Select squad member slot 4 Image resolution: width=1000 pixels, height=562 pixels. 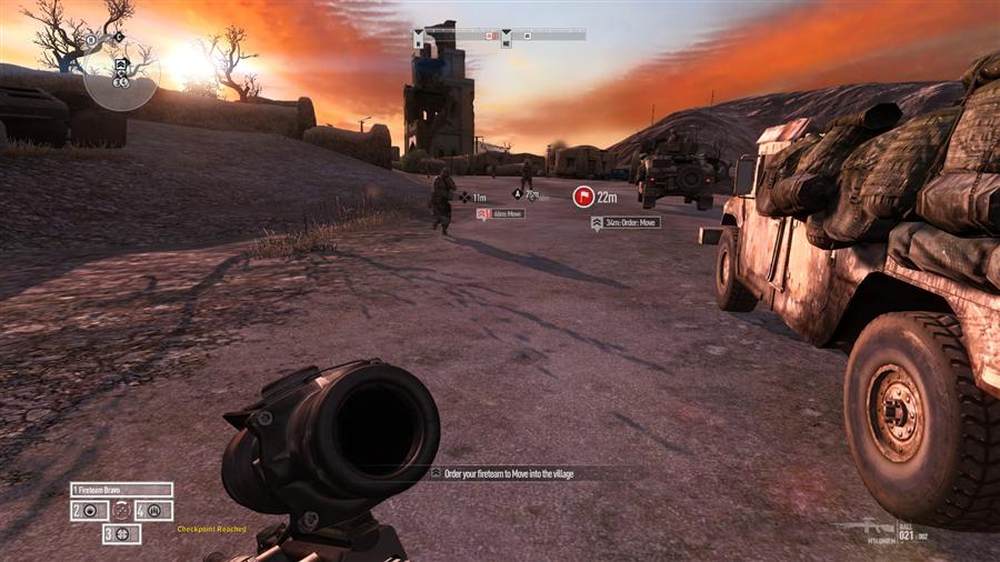pyautogui.click(x=154, y=511)
